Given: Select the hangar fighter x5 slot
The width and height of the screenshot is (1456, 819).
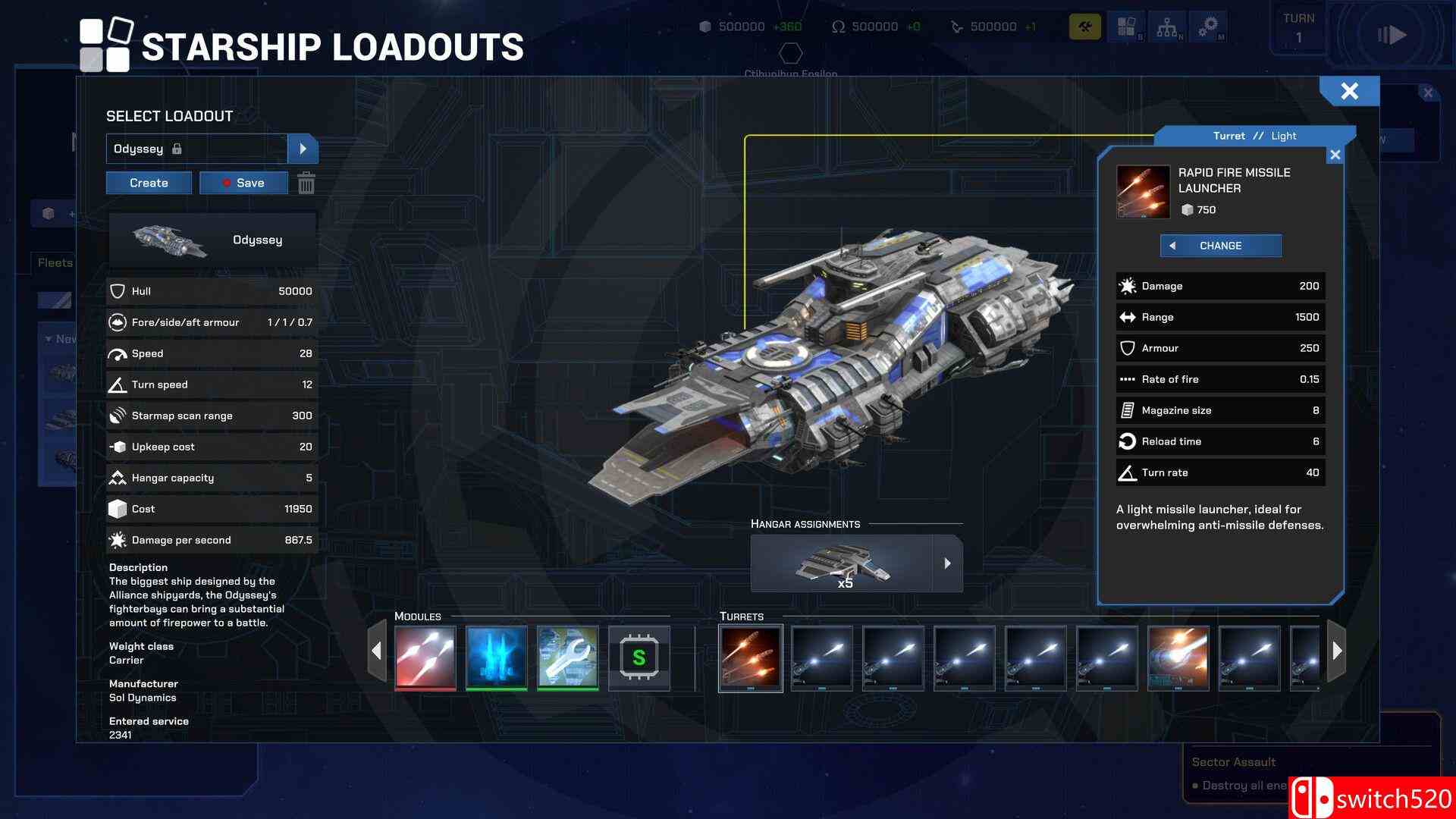Looking at the screenshot, I should (842, 563).
